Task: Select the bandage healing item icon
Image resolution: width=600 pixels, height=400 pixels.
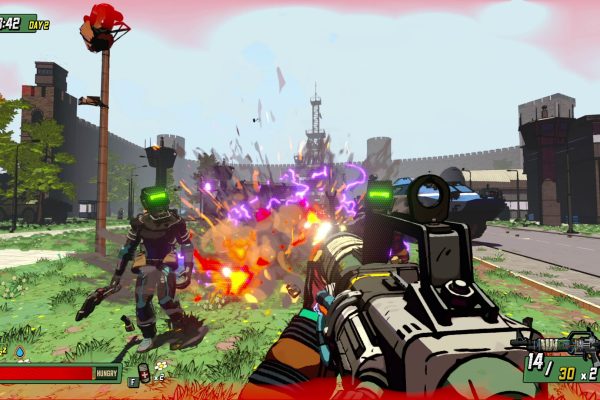Action: pos(145,371)
